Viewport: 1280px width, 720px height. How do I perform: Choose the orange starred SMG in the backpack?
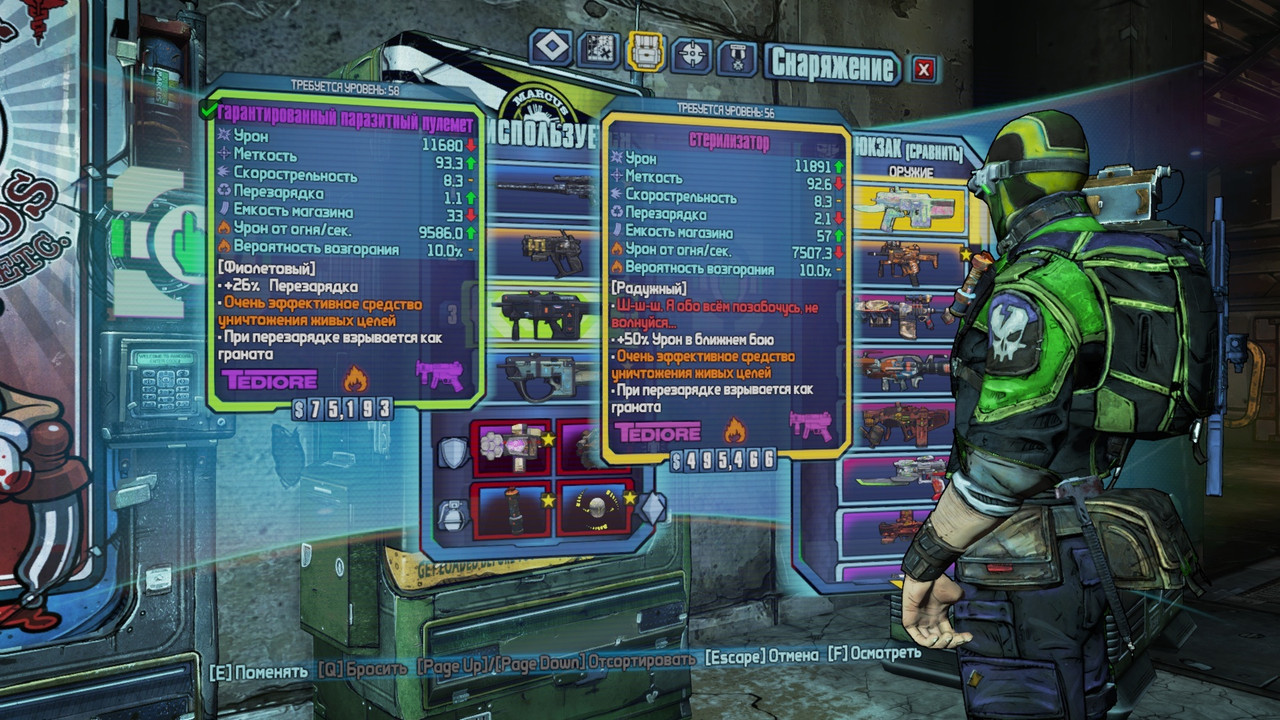click(905, 262)
